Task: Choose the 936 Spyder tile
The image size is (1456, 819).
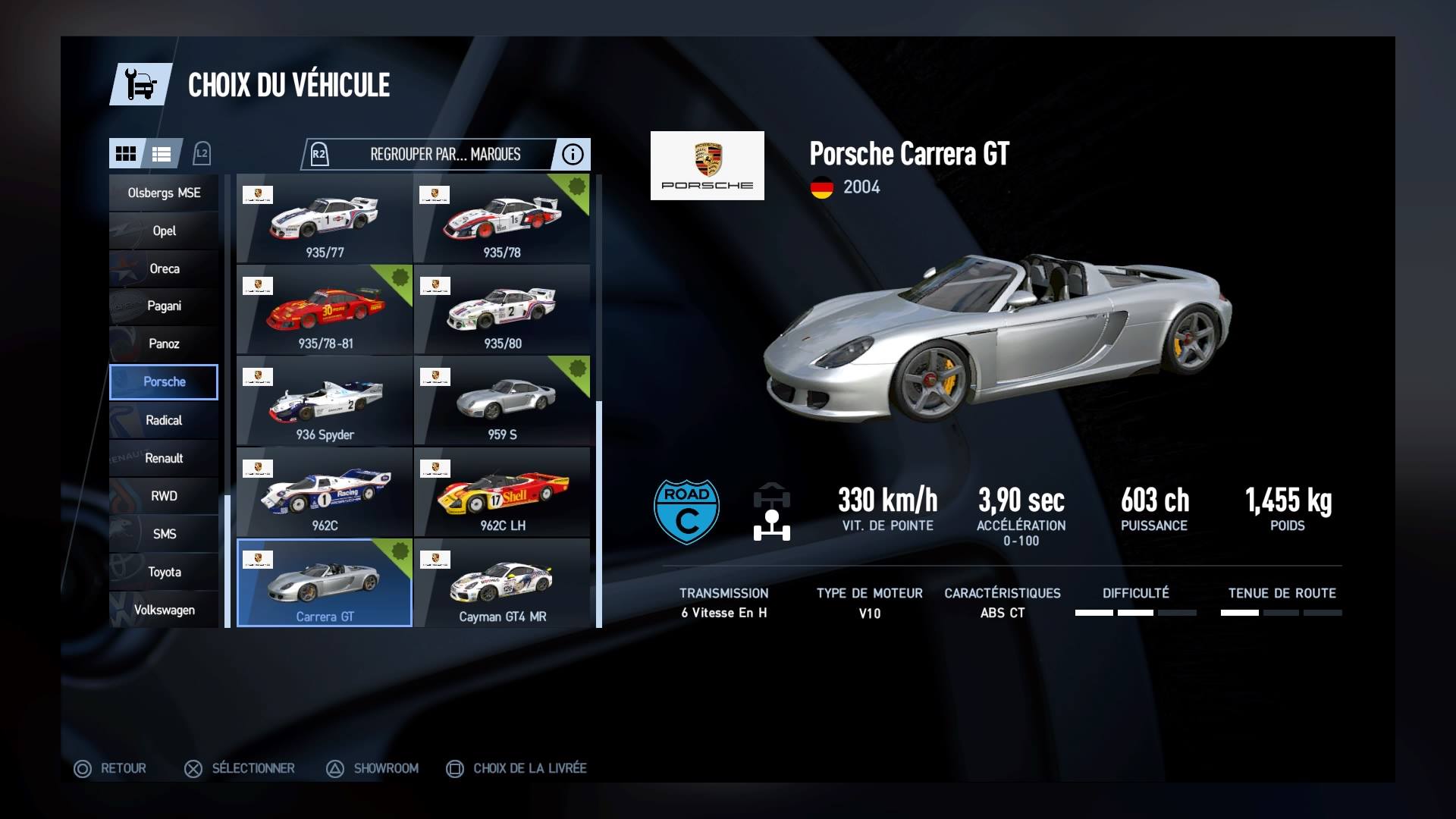Action: click(325, 401)
